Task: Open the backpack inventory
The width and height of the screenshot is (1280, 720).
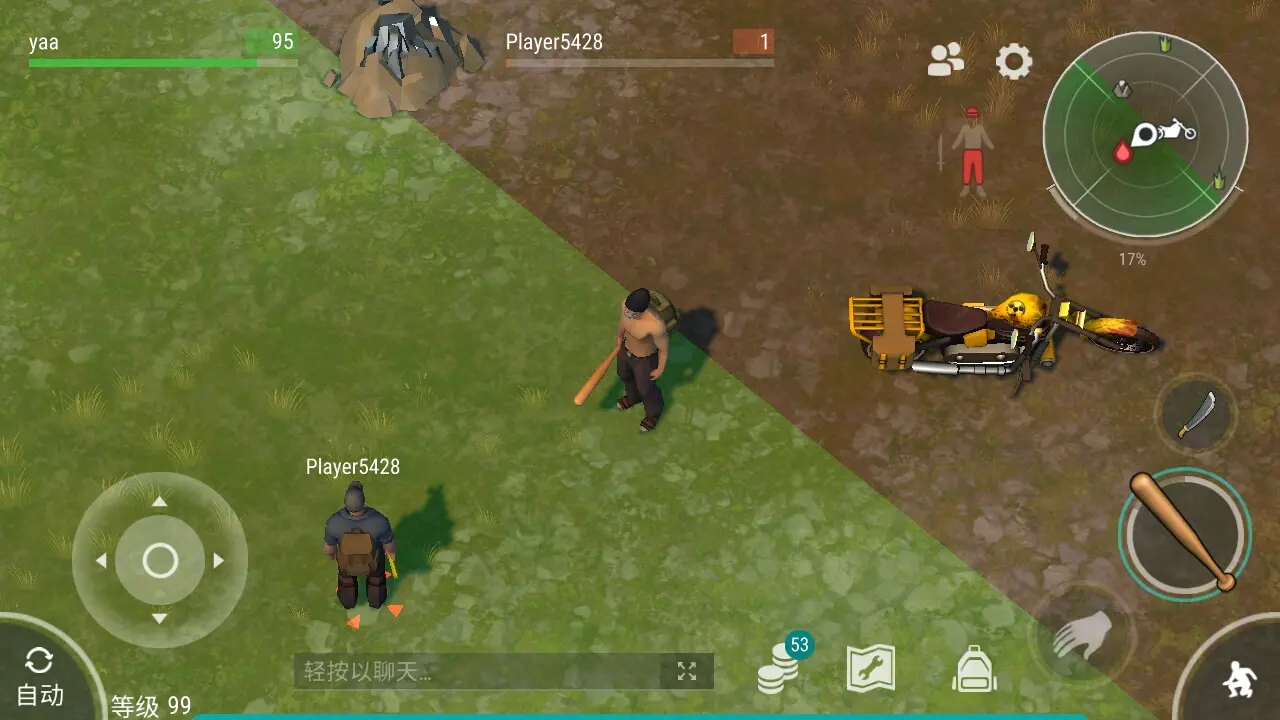Action: tap(974, 668)
